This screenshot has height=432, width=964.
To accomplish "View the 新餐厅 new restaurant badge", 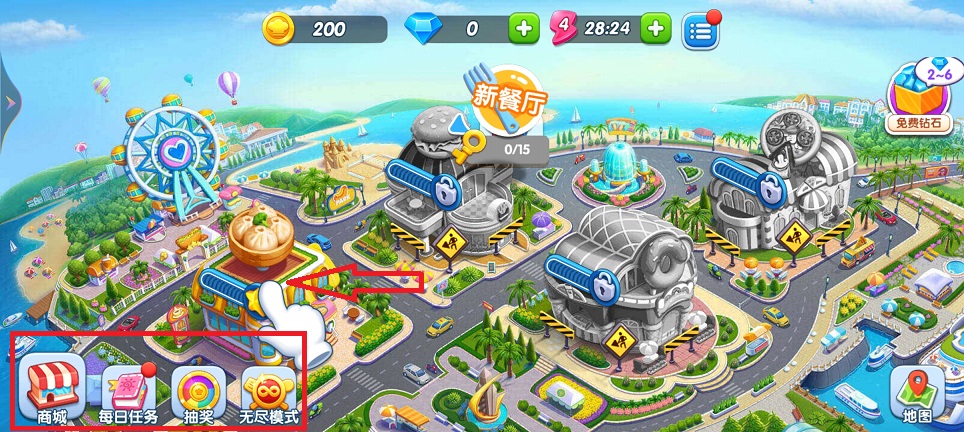I will [x=509, y=100].
